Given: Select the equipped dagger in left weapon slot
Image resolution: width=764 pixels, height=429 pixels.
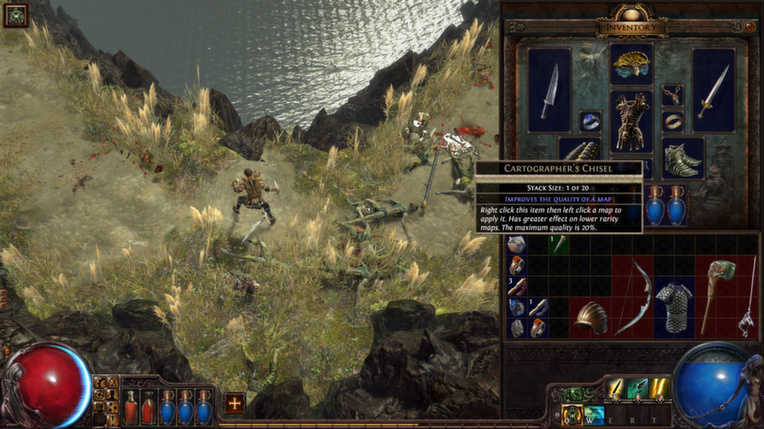Looking at the screenshot, I should pyautogui.click(x=549, y=91).
